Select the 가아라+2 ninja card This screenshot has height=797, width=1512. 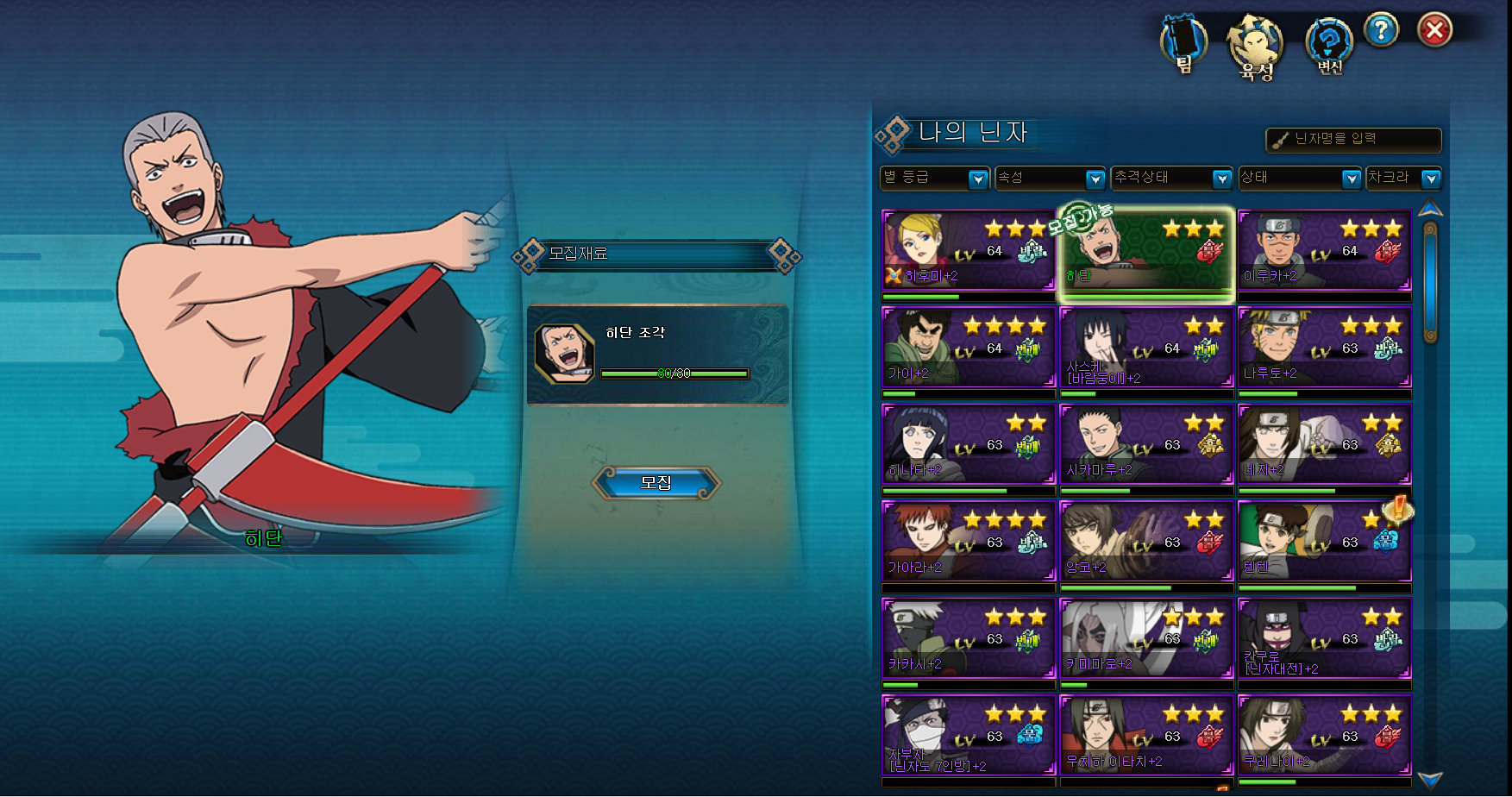pyautogui.click(x=969, y=542)
